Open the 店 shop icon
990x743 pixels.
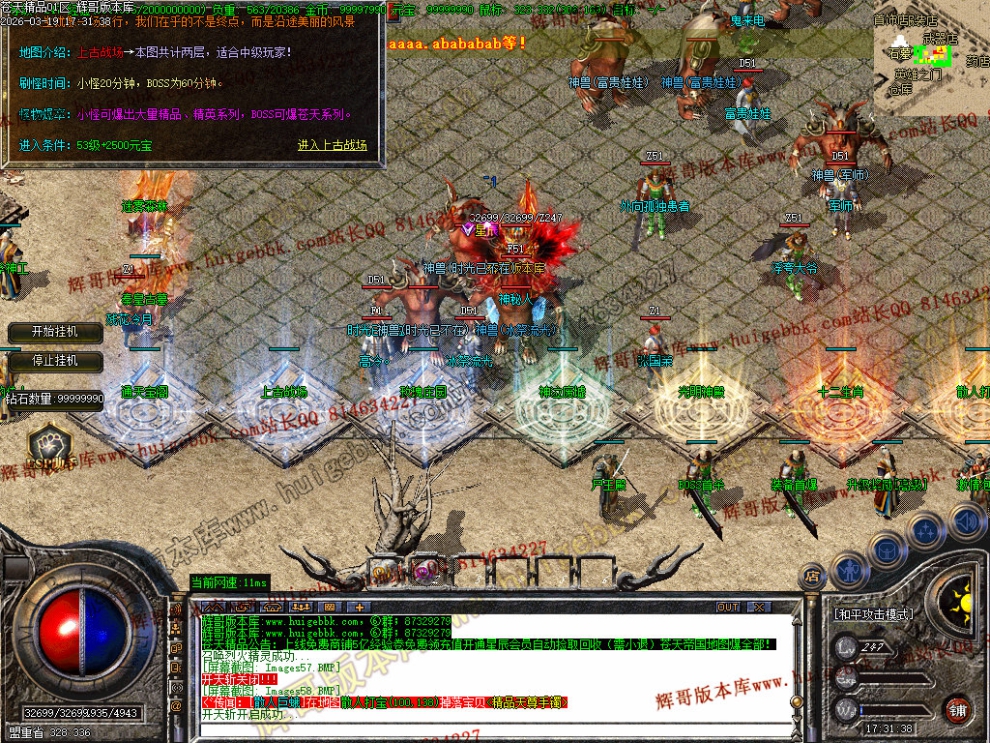(812, 575)
